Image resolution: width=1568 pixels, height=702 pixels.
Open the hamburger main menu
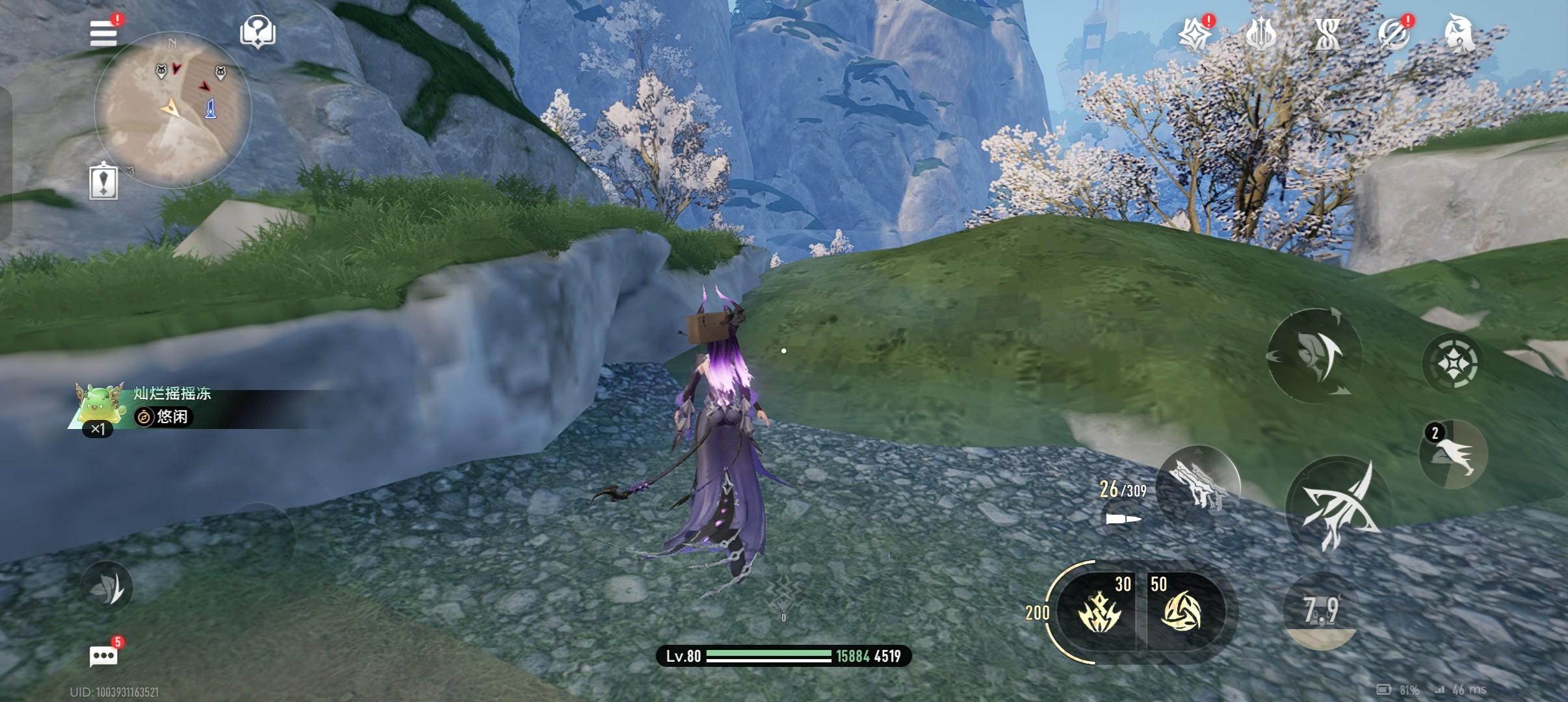tap(104, 32)
